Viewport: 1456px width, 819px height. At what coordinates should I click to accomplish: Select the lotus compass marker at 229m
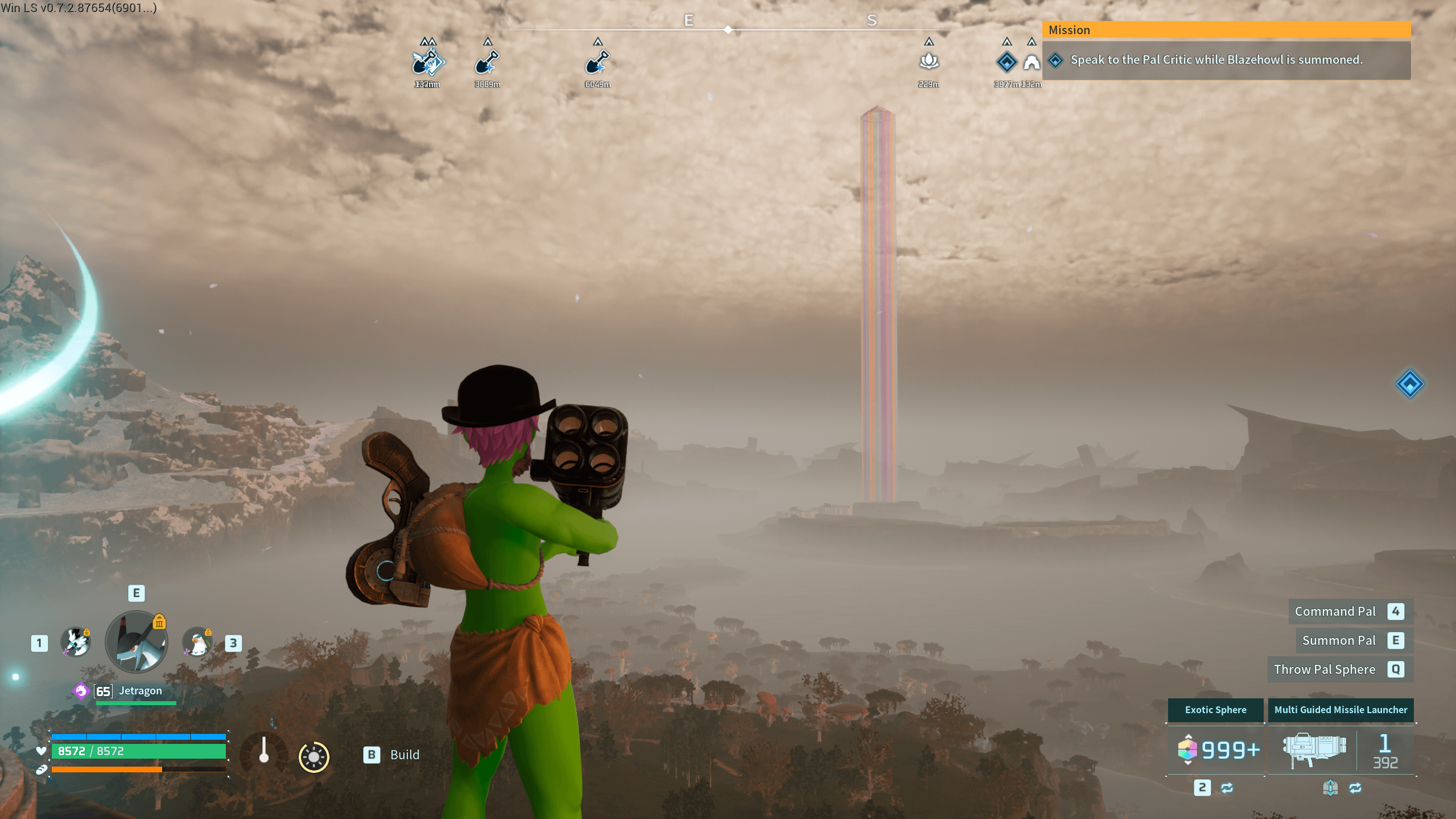[x=929, y=61]
